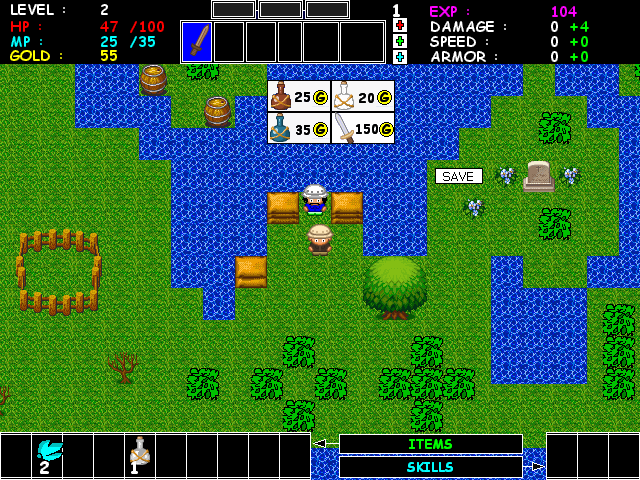Purchase the sword for 150 gold
The image size is (640, 480).
click(x=363, y=128)
